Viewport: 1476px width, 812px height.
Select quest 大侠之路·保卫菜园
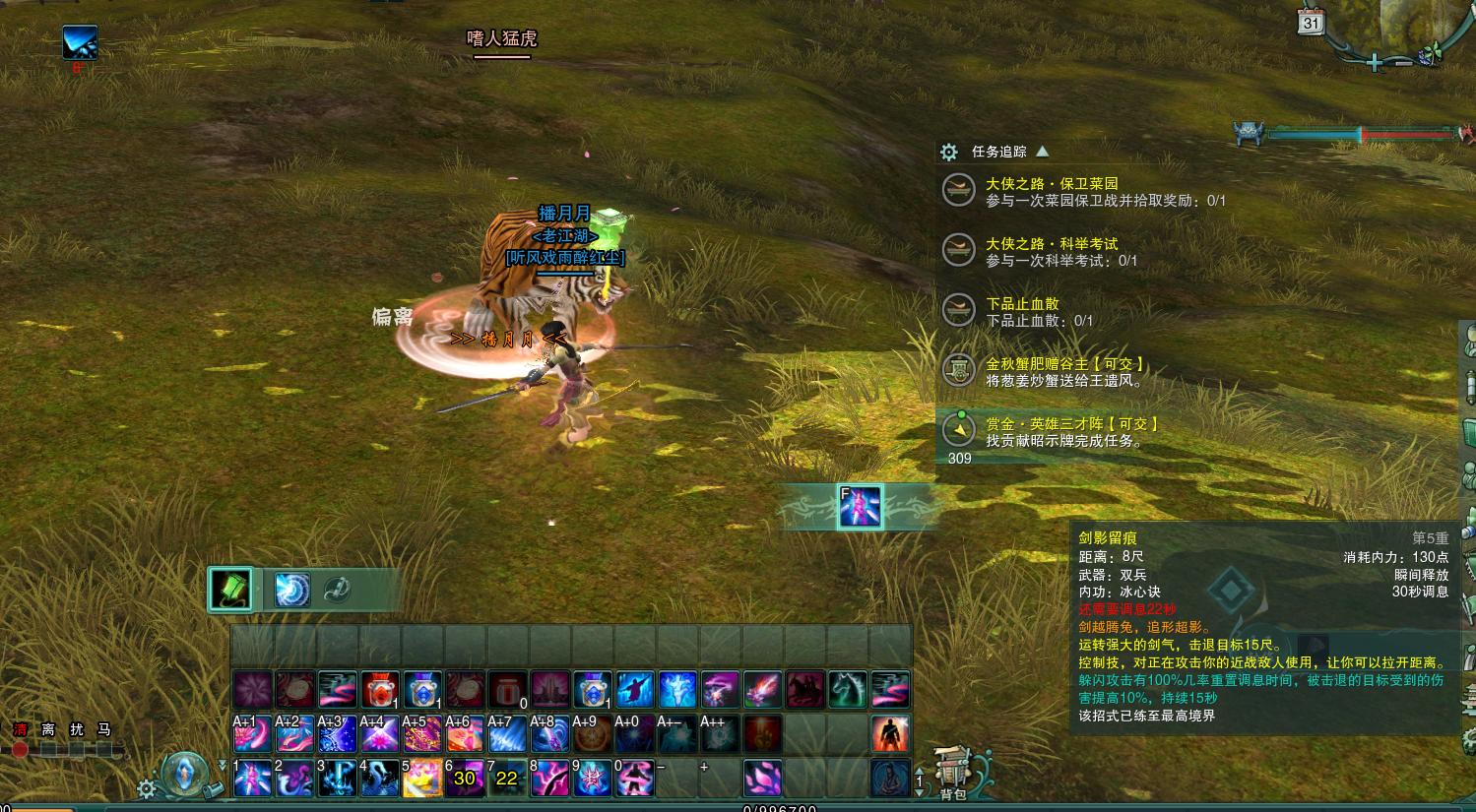click(1052, 184)
